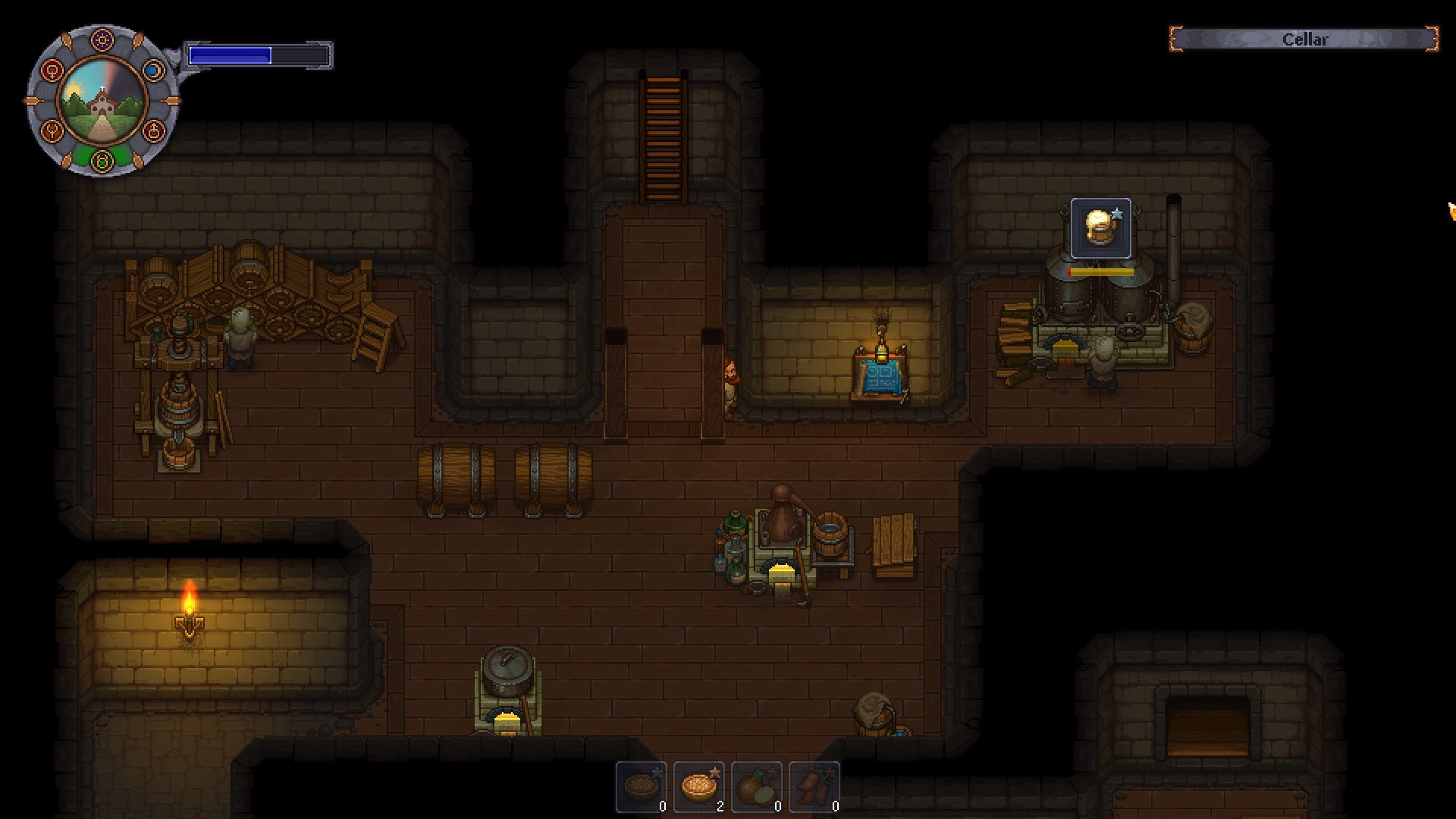
Task: Click the brown symbol on the clock's lower left
Action: coord(51,130)
